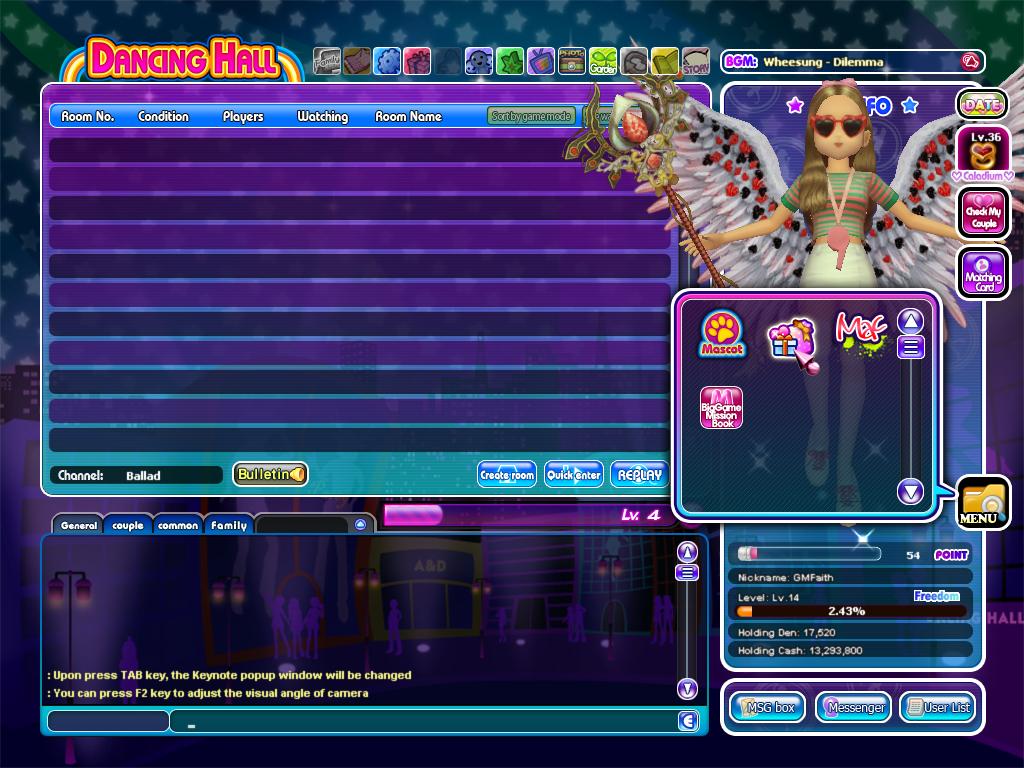Screen dimensions: 1024x768
Task: Click the gift box icon
Action: (x=791, y=341)
